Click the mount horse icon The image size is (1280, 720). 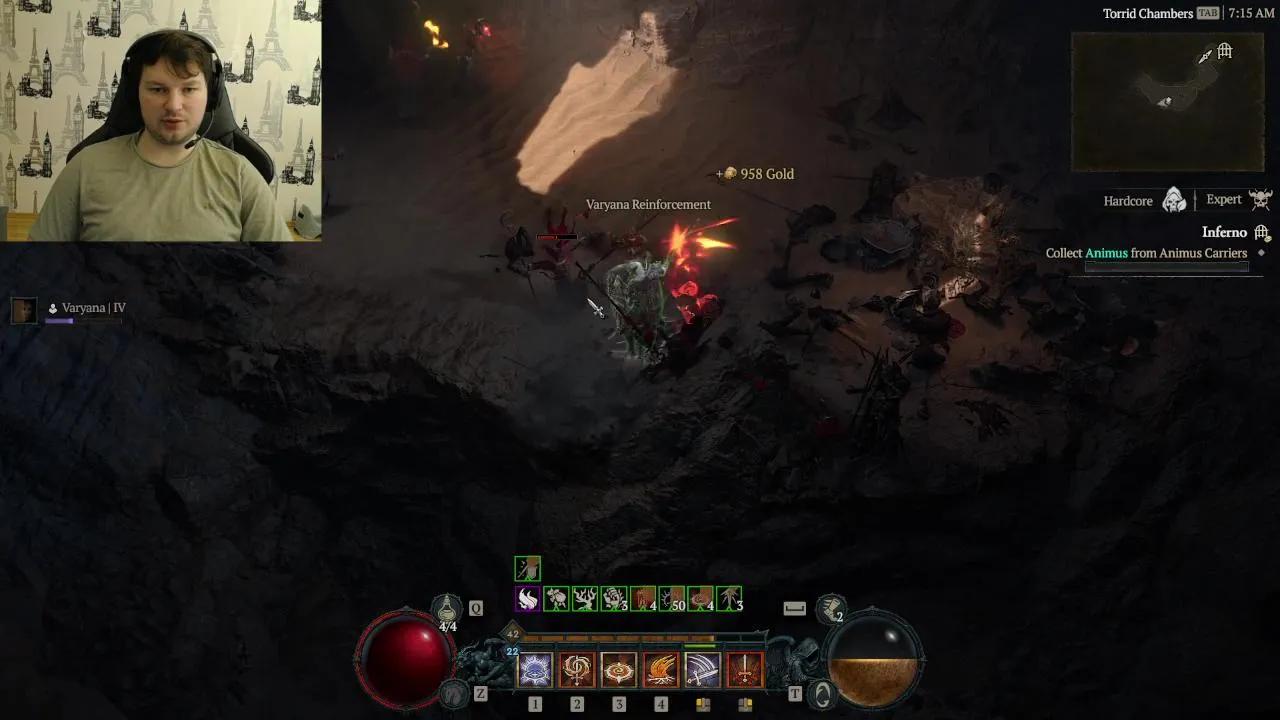(x=455, y=692)
